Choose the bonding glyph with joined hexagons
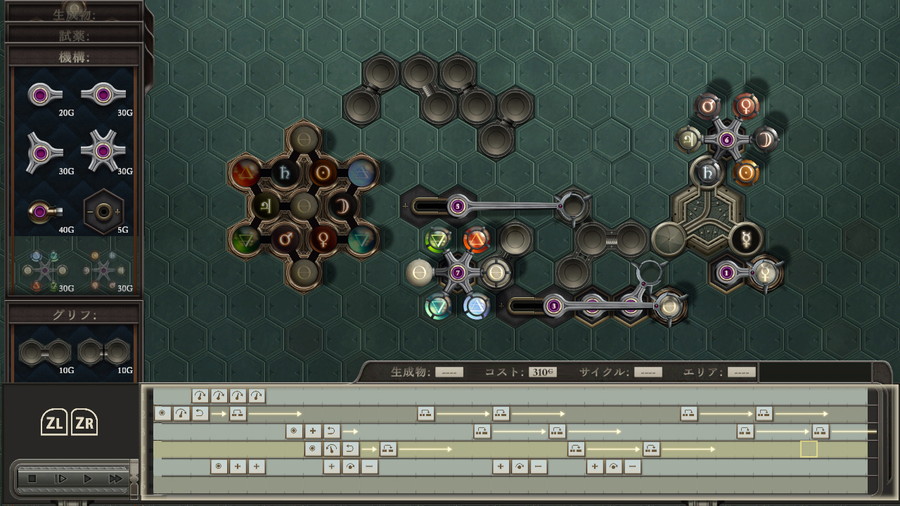 pos(43,352)
